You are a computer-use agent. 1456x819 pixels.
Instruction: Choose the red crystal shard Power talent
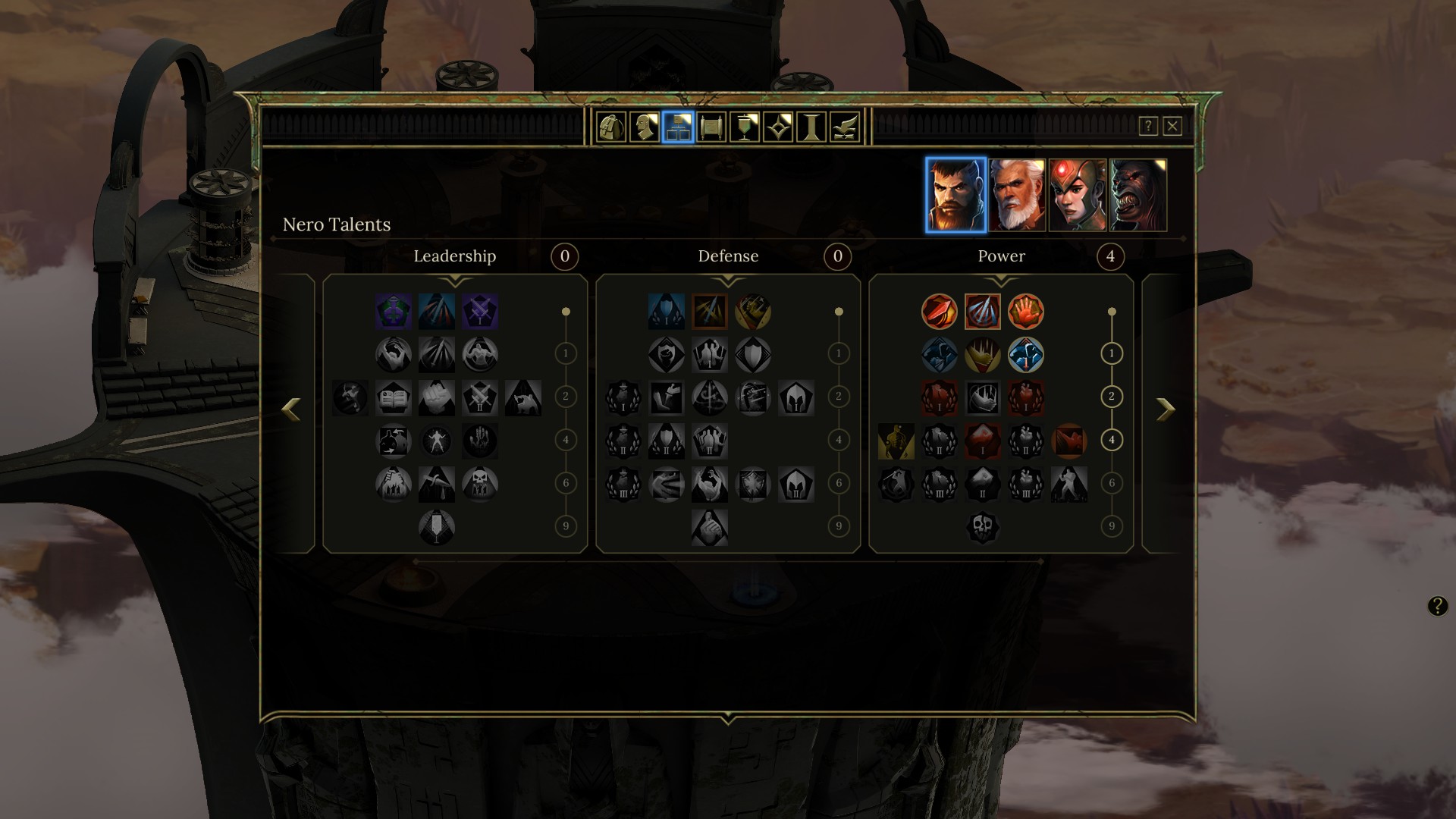pos(983,441)
